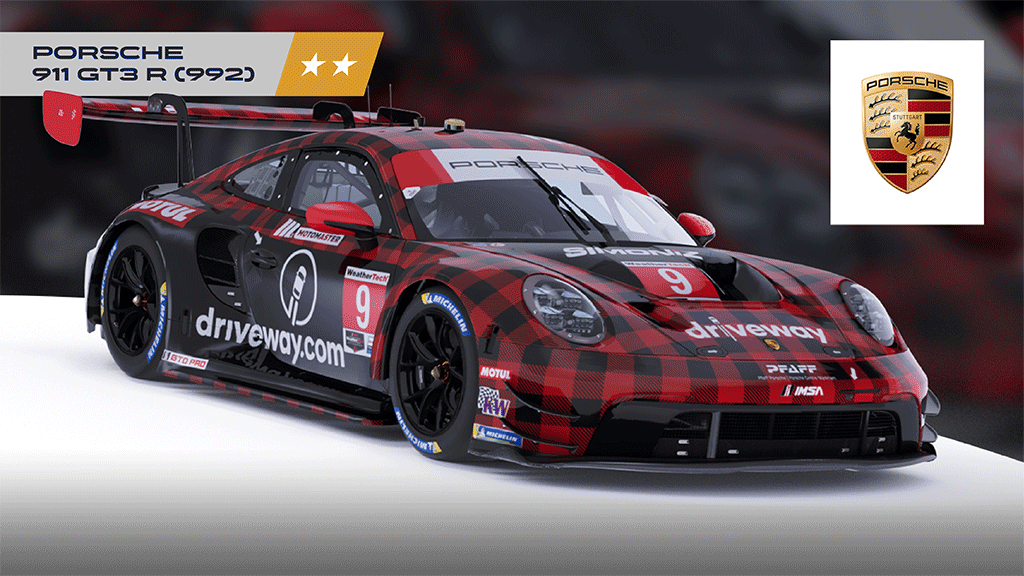Image resolution: width=1024 pixels, height=576 pixels.
Task: Select the Porsche crest logo tile
Action: pyautogui.click(x=906, y=132)
